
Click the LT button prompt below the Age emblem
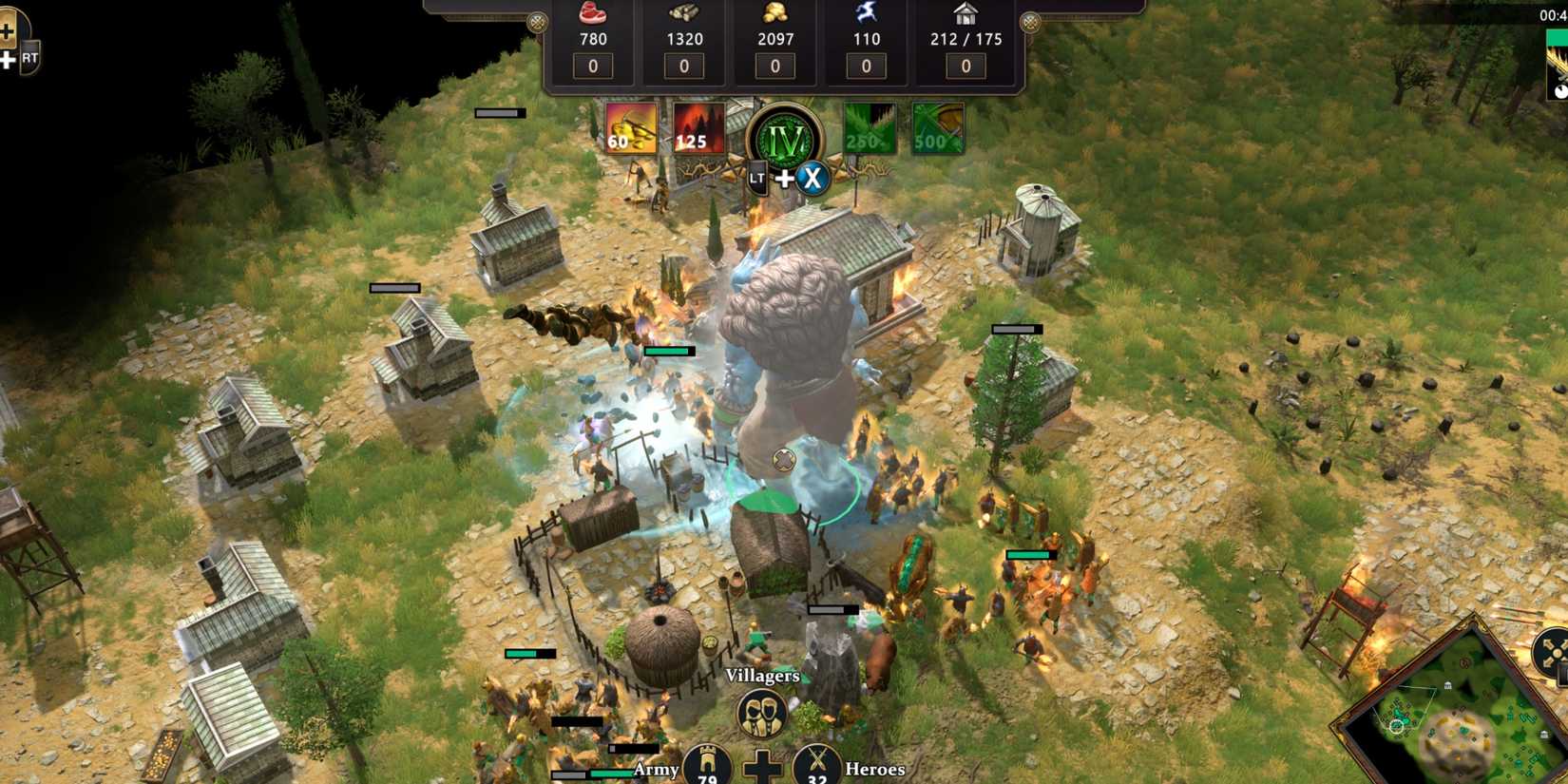click(x=757, y=178)
